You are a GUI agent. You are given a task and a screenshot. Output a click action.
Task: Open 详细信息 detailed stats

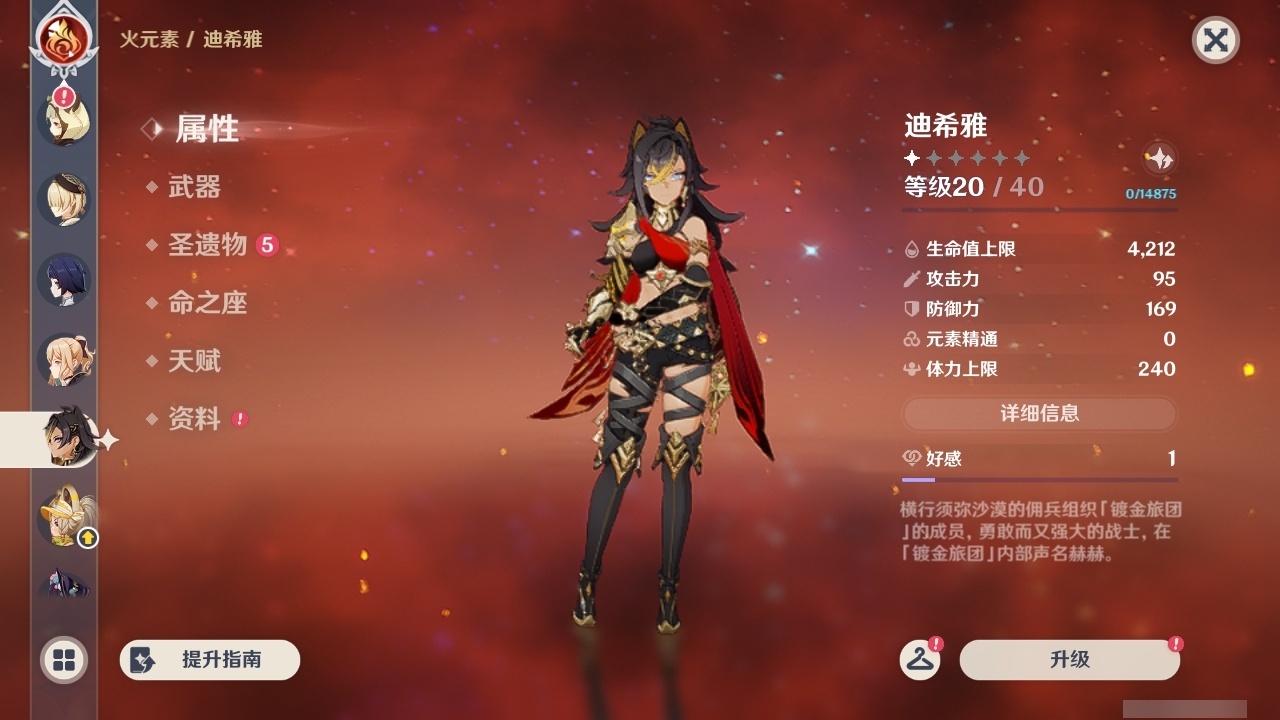[x=1040, y=413]
